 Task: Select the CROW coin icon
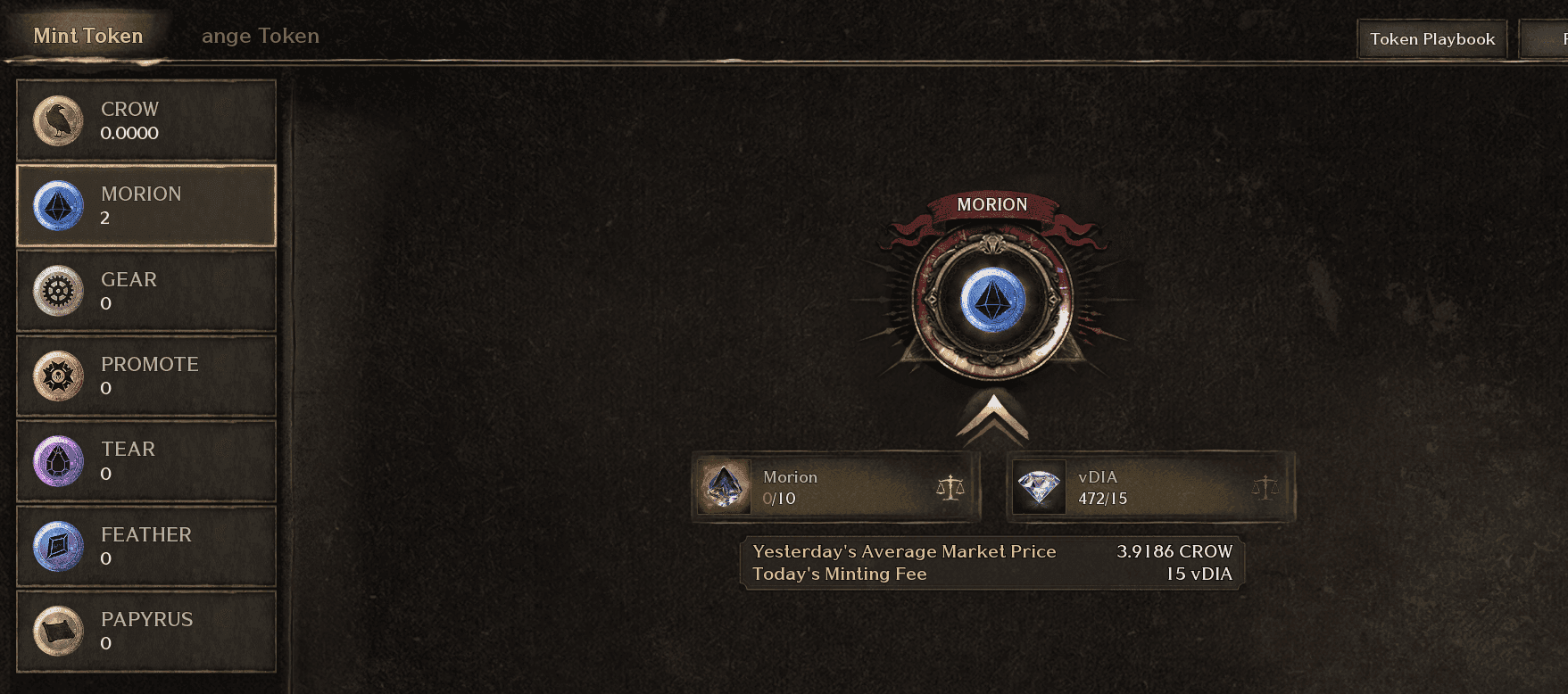58,121
